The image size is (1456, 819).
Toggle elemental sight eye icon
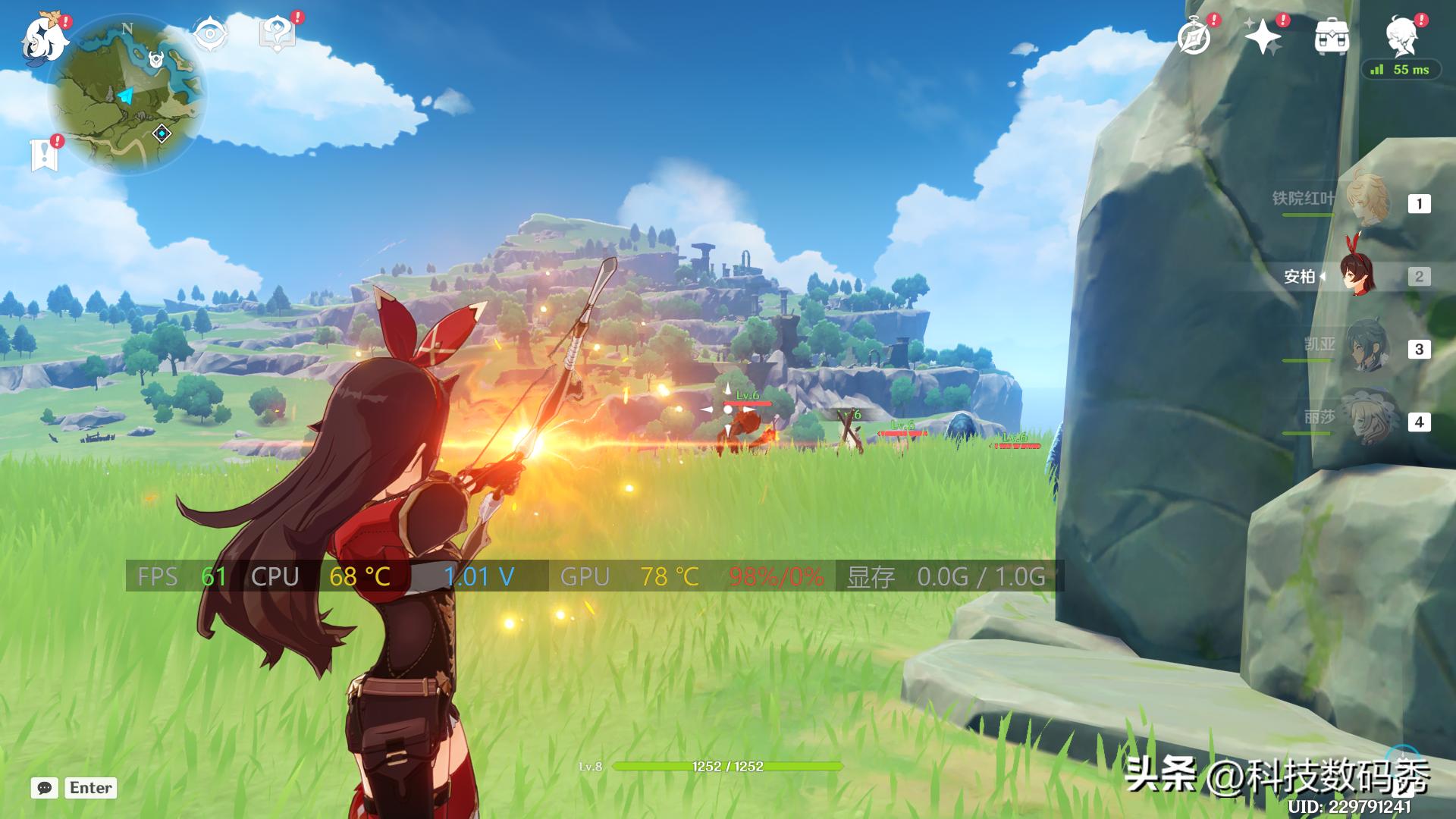(210, 34)
